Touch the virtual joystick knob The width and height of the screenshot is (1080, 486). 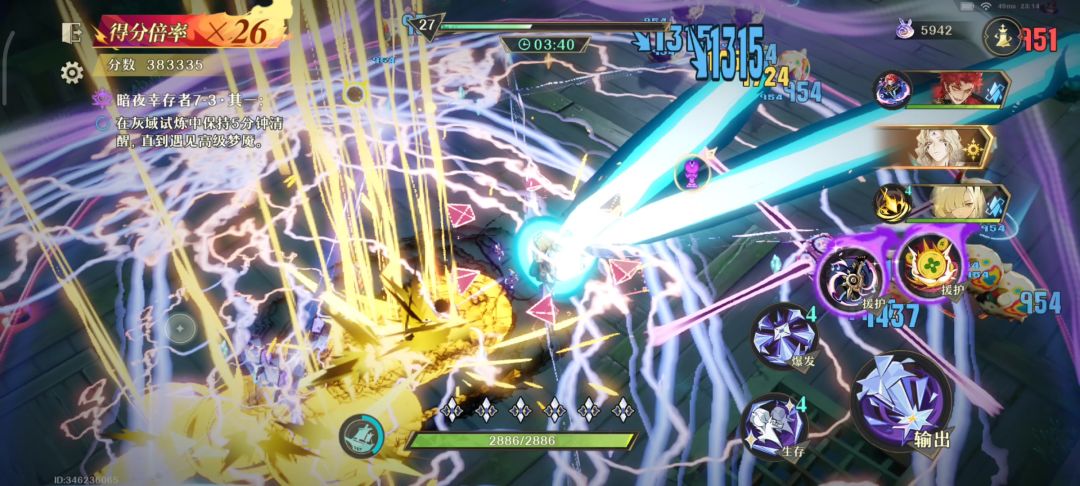click(x=180, y=326)
